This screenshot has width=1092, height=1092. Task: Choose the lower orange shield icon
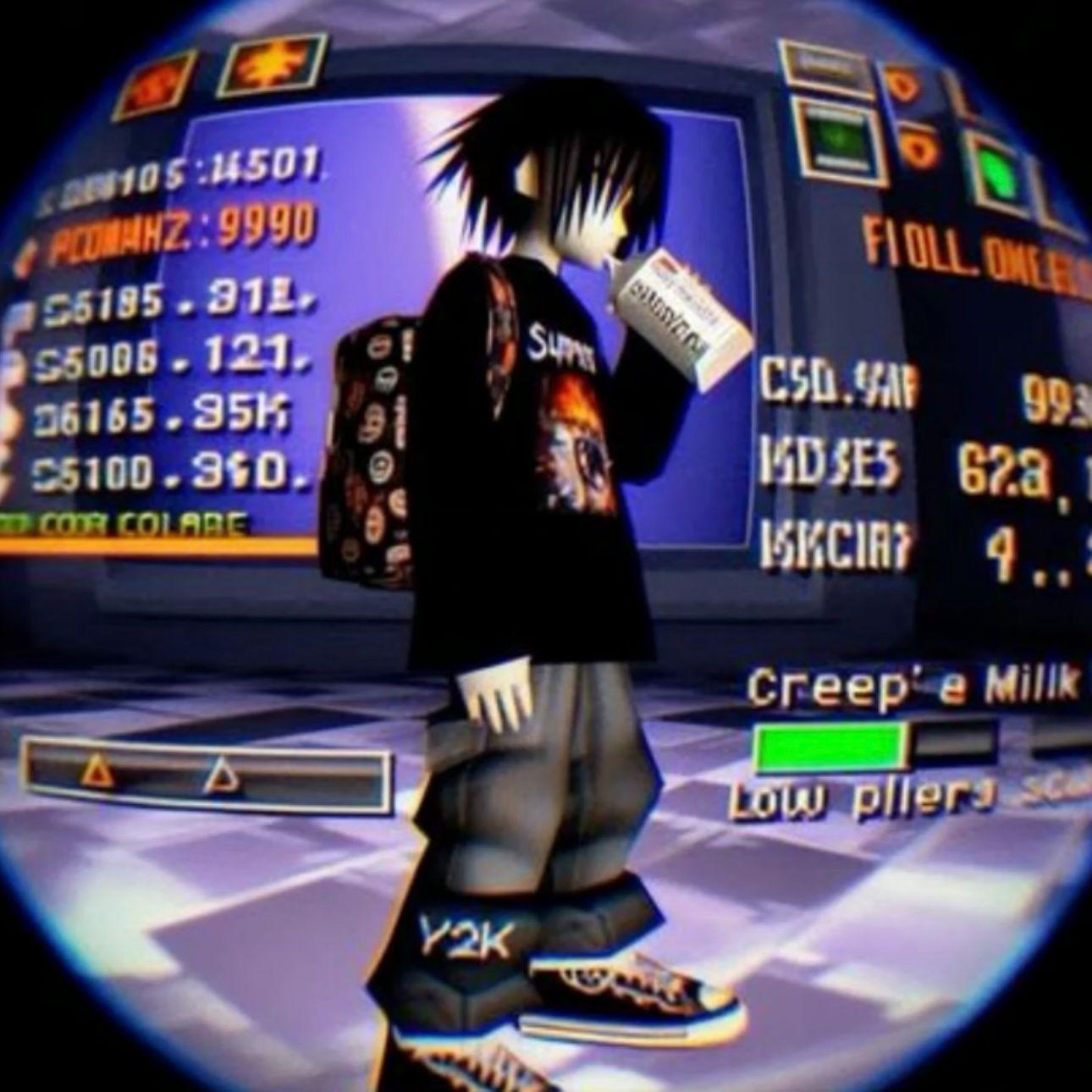click(x=921, y=149)
